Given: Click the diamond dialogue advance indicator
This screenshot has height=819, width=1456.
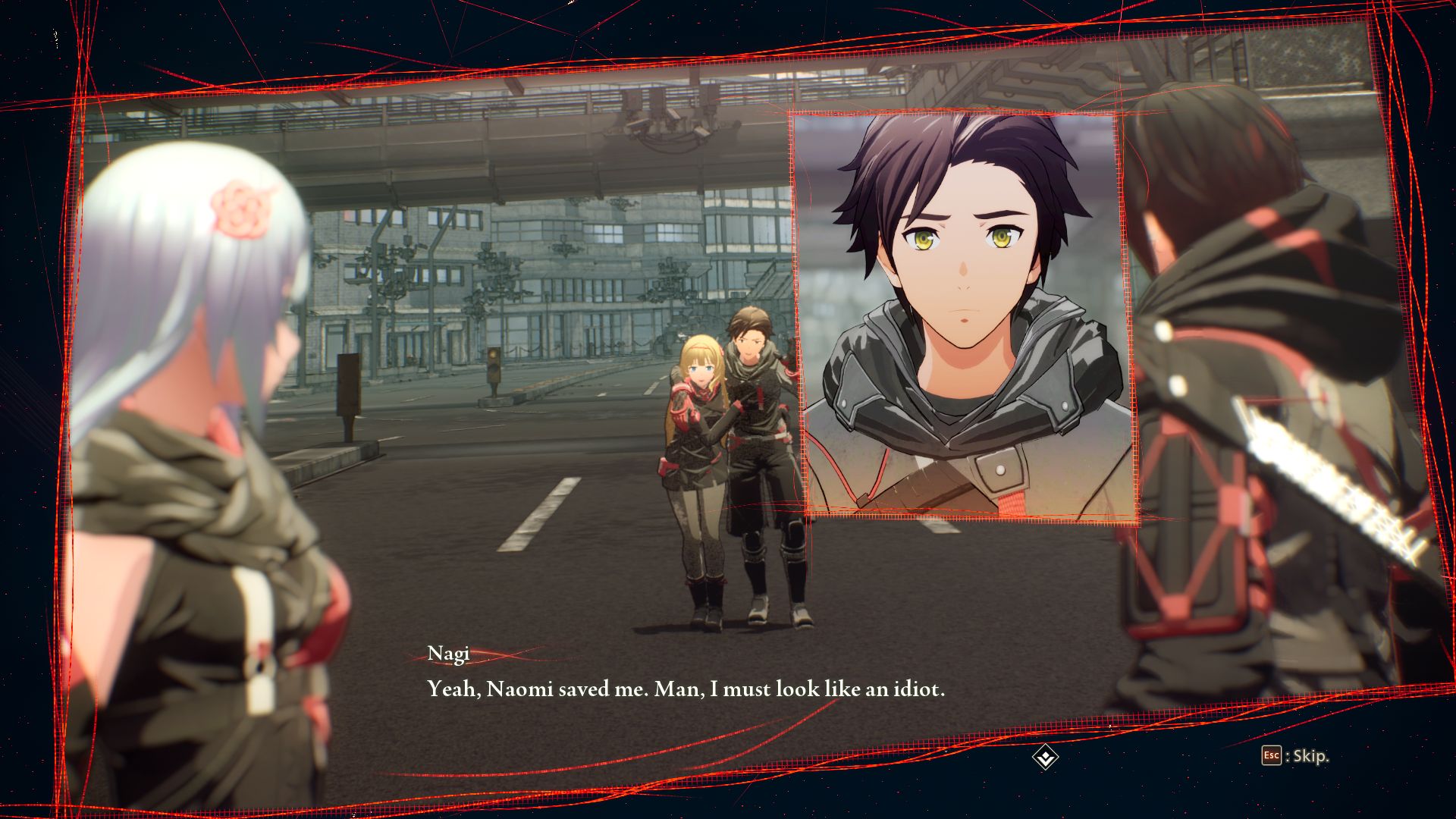Looking at the screenshot, I should point(1045,757).
